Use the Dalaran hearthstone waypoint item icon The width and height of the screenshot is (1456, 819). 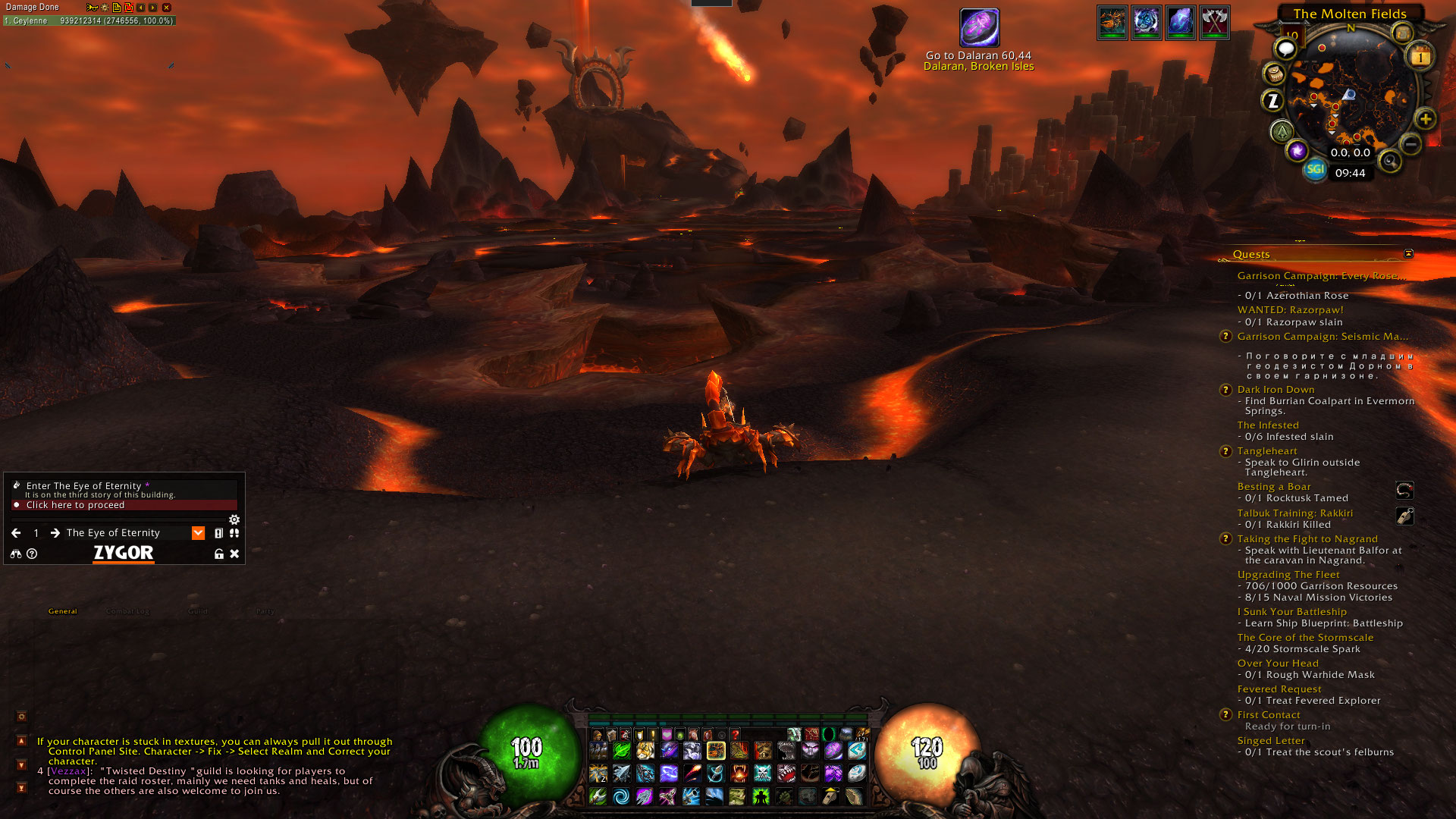(979, 28)
